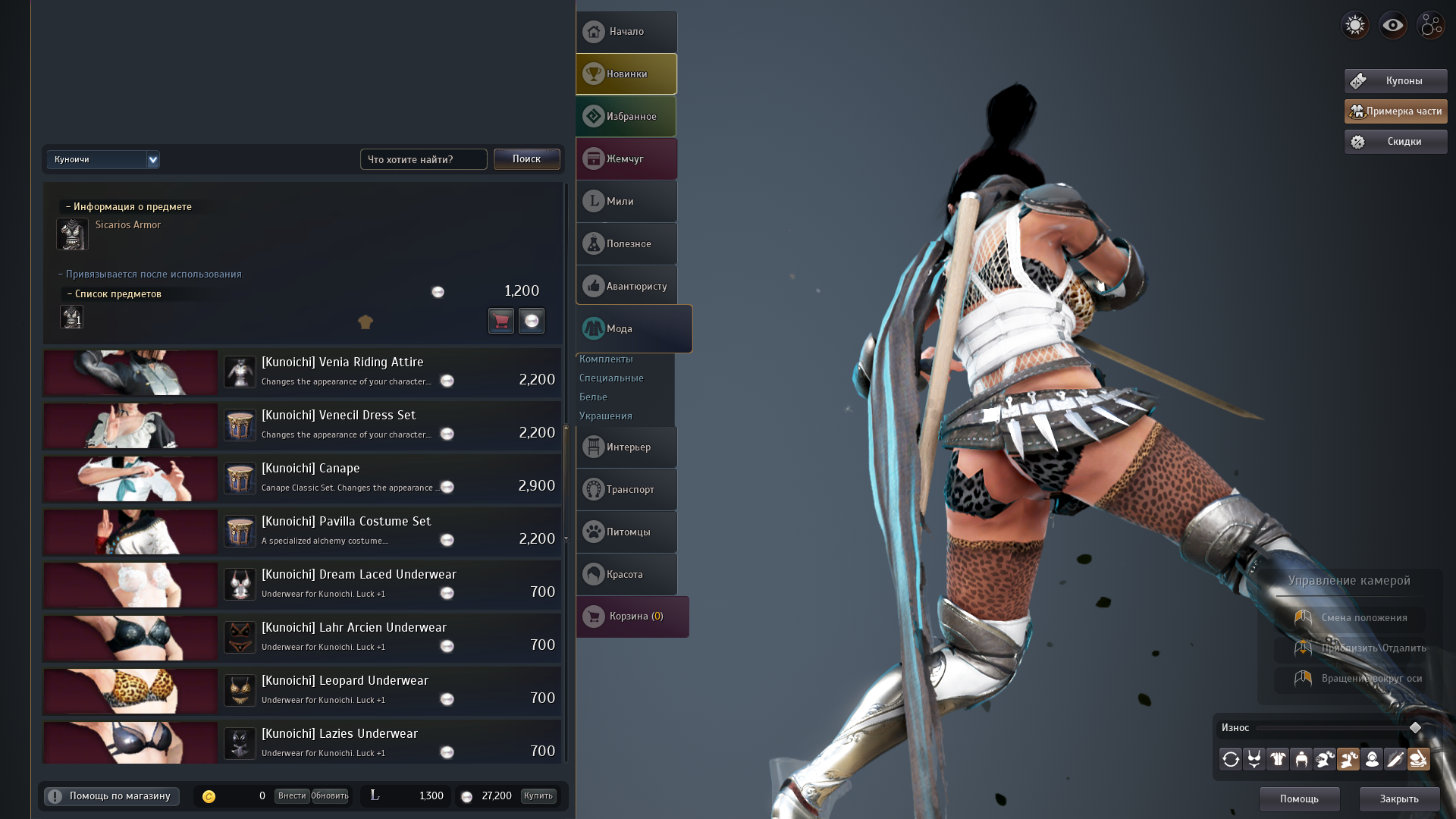This screenshot has height=819, width=1456.
Task: Select the eye icon to hide interface
Action: 1392,25
